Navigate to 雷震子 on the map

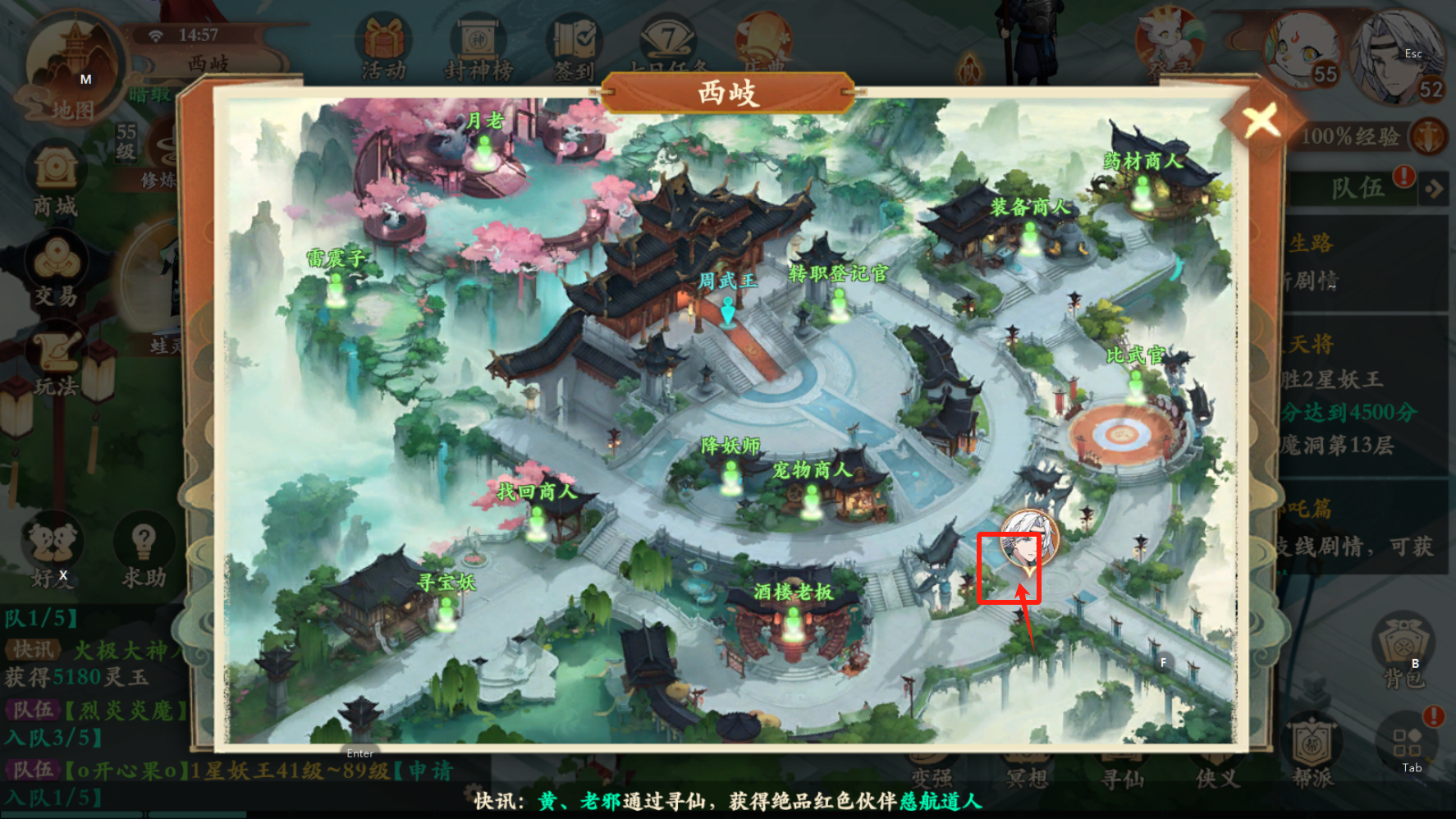336,288
